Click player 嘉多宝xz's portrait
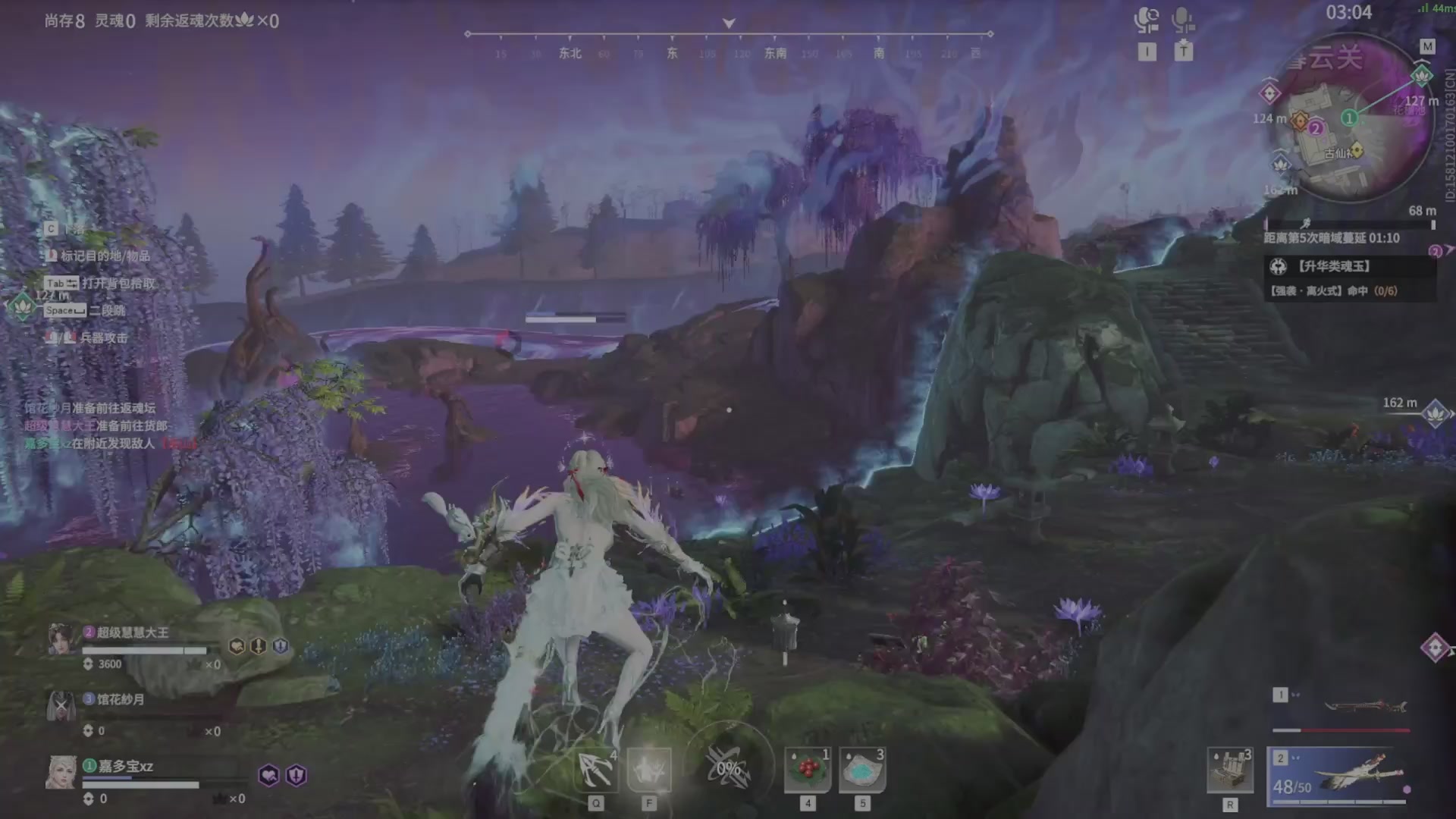Image resolution: width=1456 pixels, height=819 pixels. (x=61, y=773)
